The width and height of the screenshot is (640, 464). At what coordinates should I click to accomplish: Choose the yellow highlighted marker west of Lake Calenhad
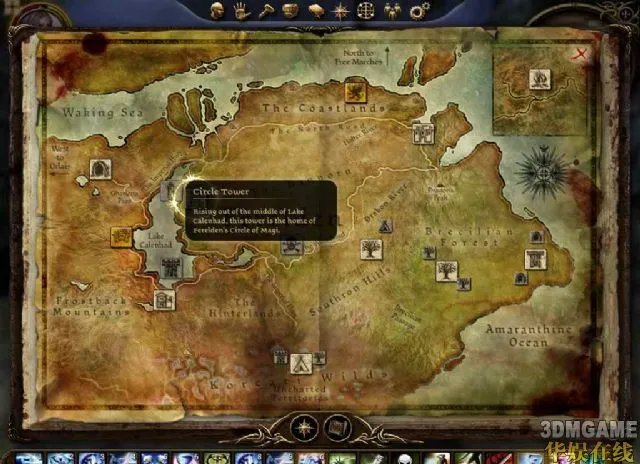pos(120,236)
